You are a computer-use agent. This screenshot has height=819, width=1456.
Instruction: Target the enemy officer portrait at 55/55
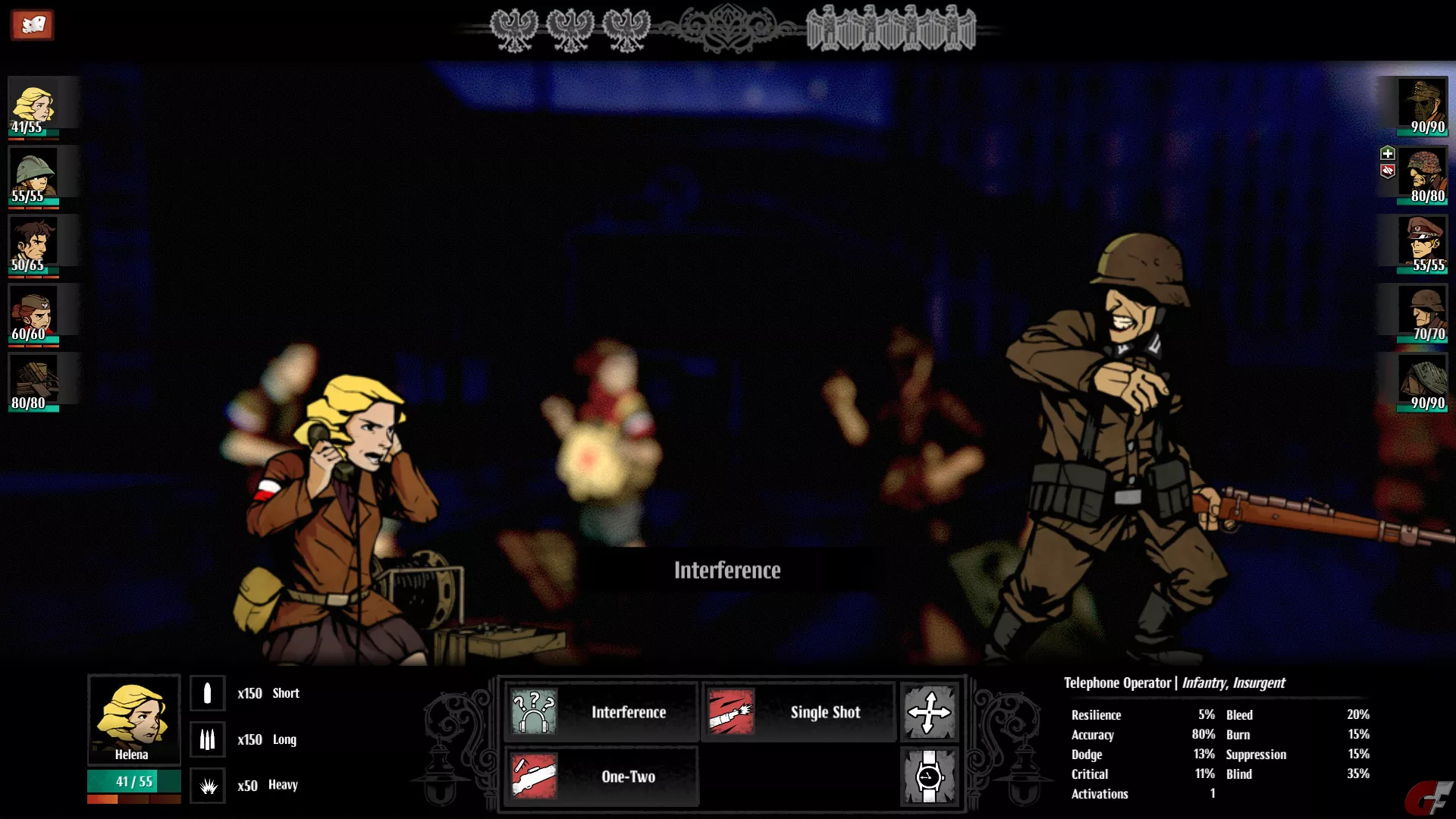[1423, 245]
